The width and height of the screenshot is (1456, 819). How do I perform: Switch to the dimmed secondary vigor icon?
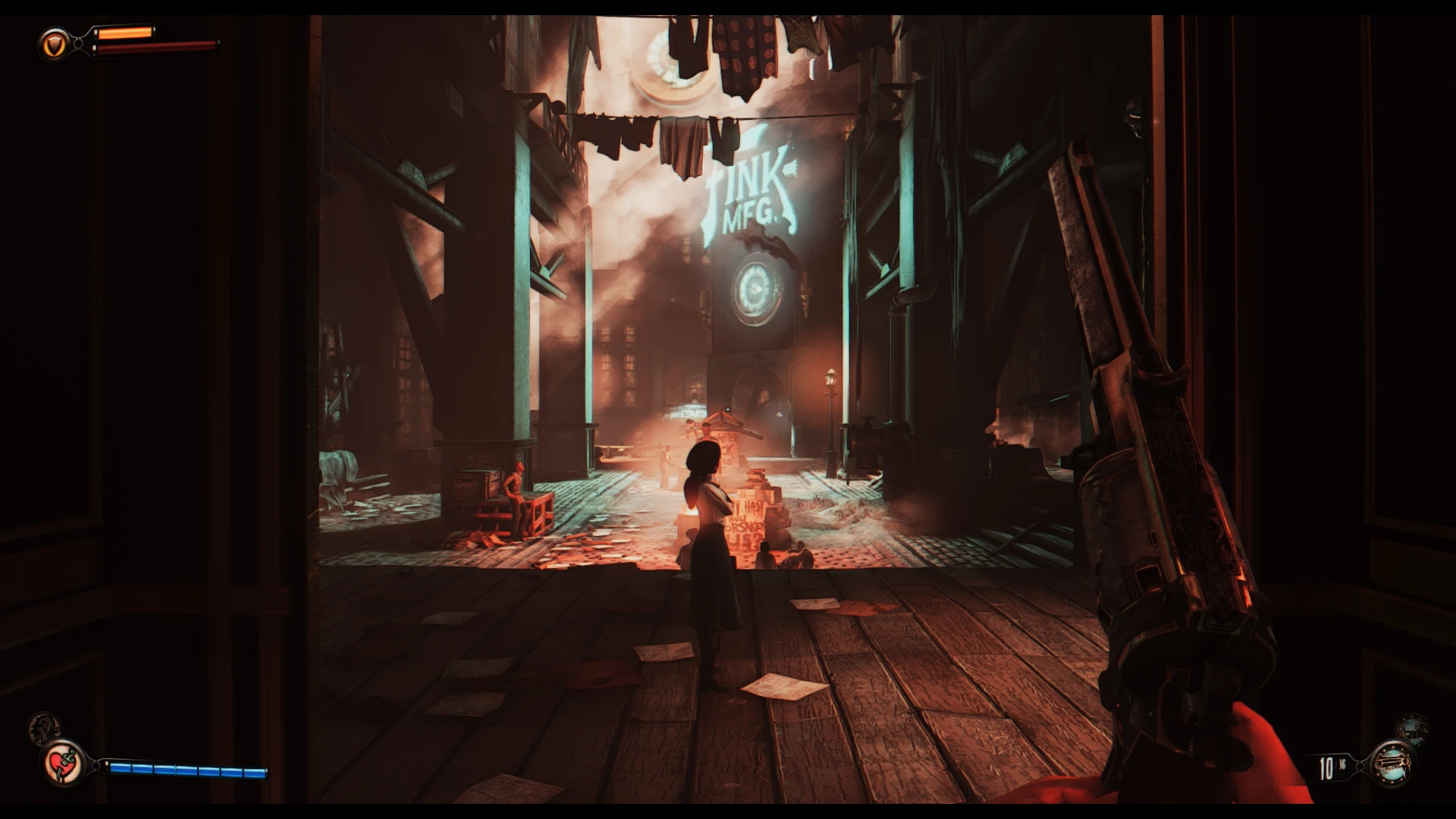[x=43, y=729]
